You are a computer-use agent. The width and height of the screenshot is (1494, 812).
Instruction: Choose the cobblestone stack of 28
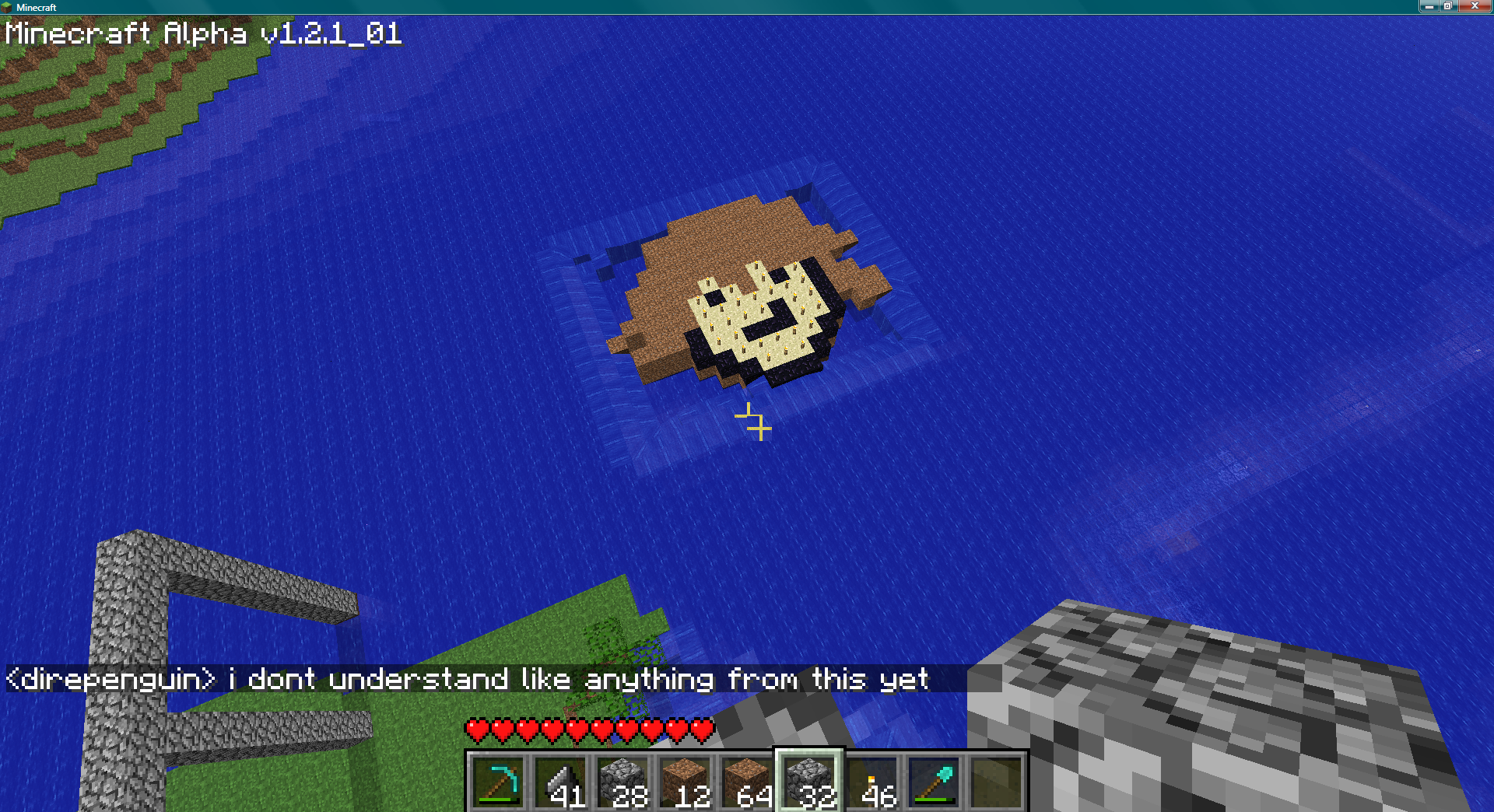click(x=622, y=782)
